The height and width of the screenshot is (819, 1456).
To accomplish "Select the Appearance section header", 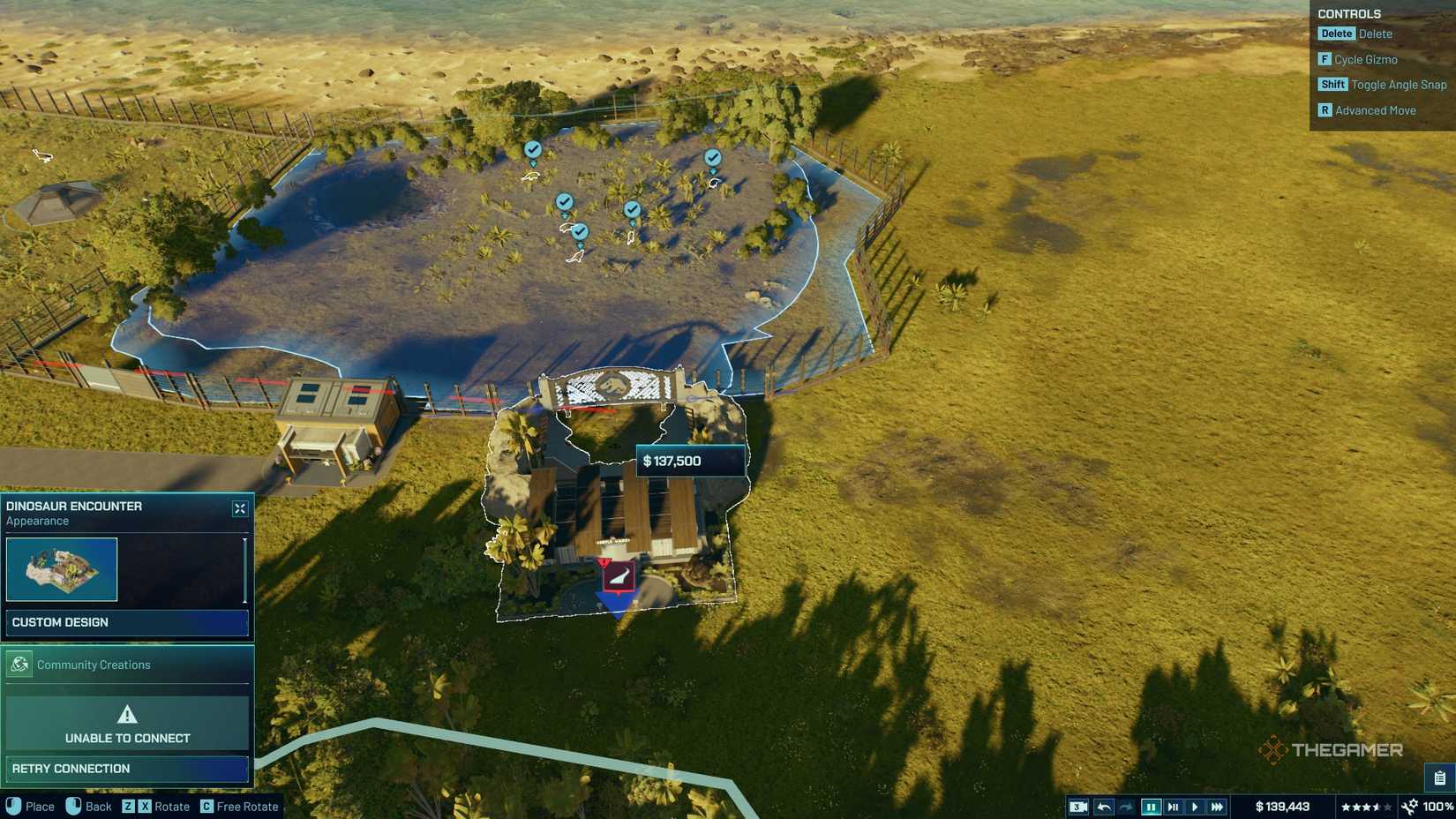I will click(x=38, y=521).
